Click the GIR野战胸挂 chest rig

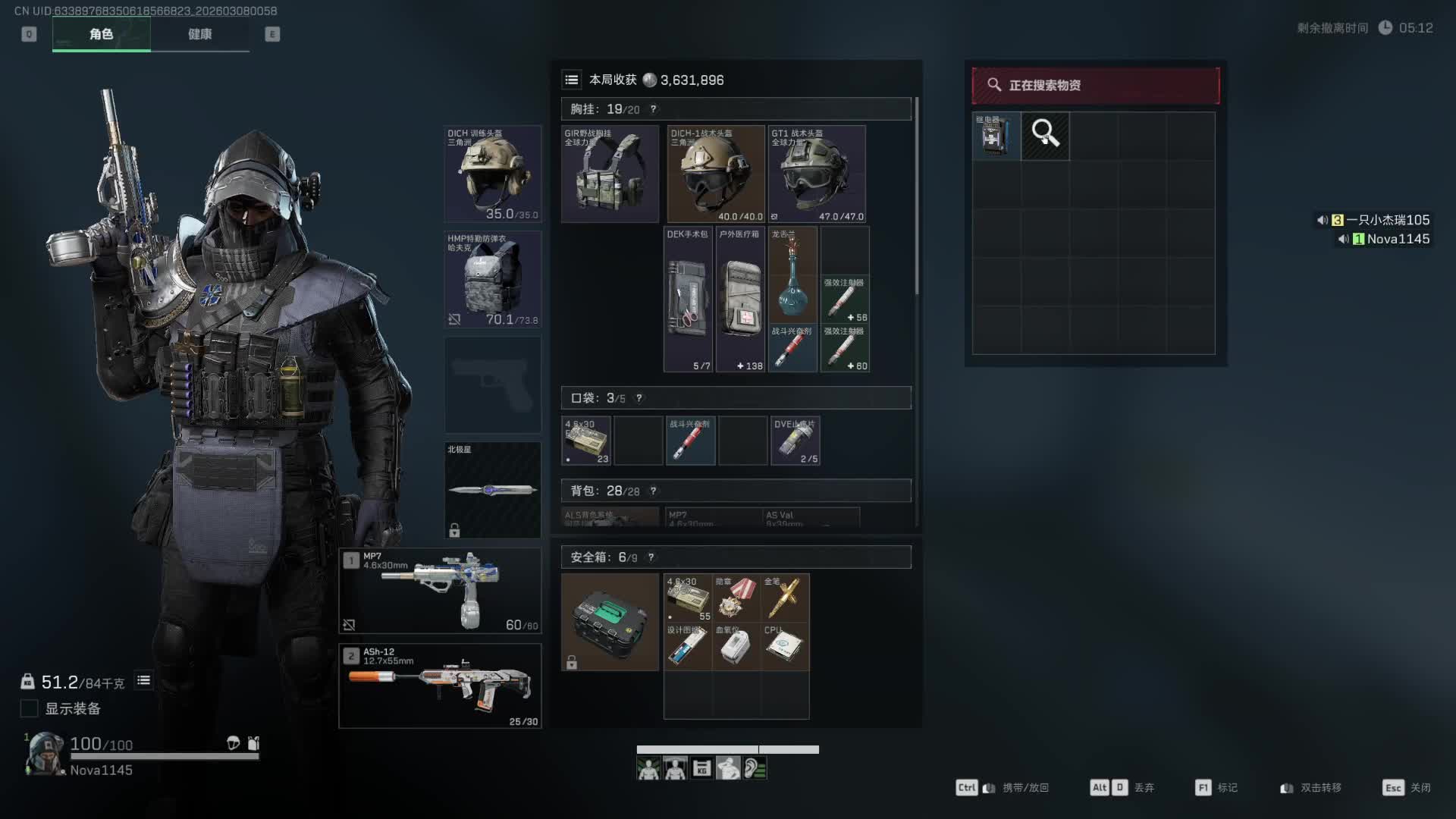tap(610, 174)
